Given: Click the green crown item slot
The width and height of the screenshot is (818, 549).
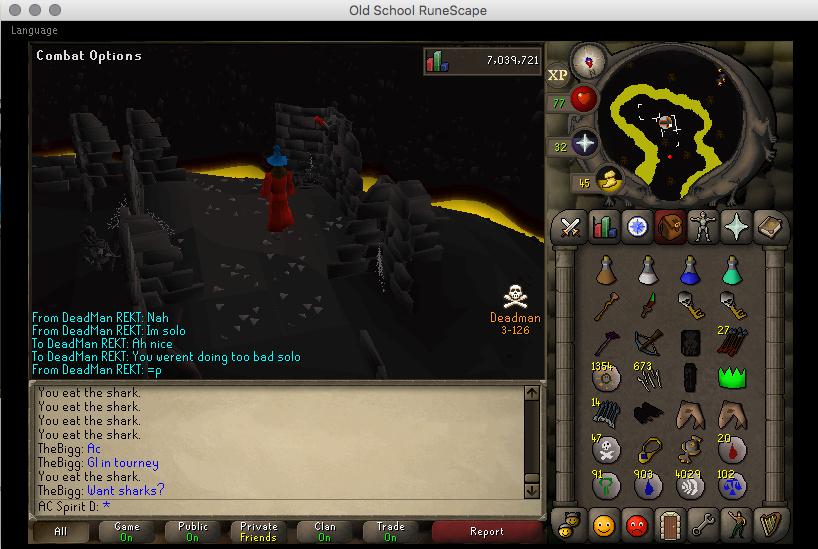Looking at the screenshot, I should coord(734,378).
